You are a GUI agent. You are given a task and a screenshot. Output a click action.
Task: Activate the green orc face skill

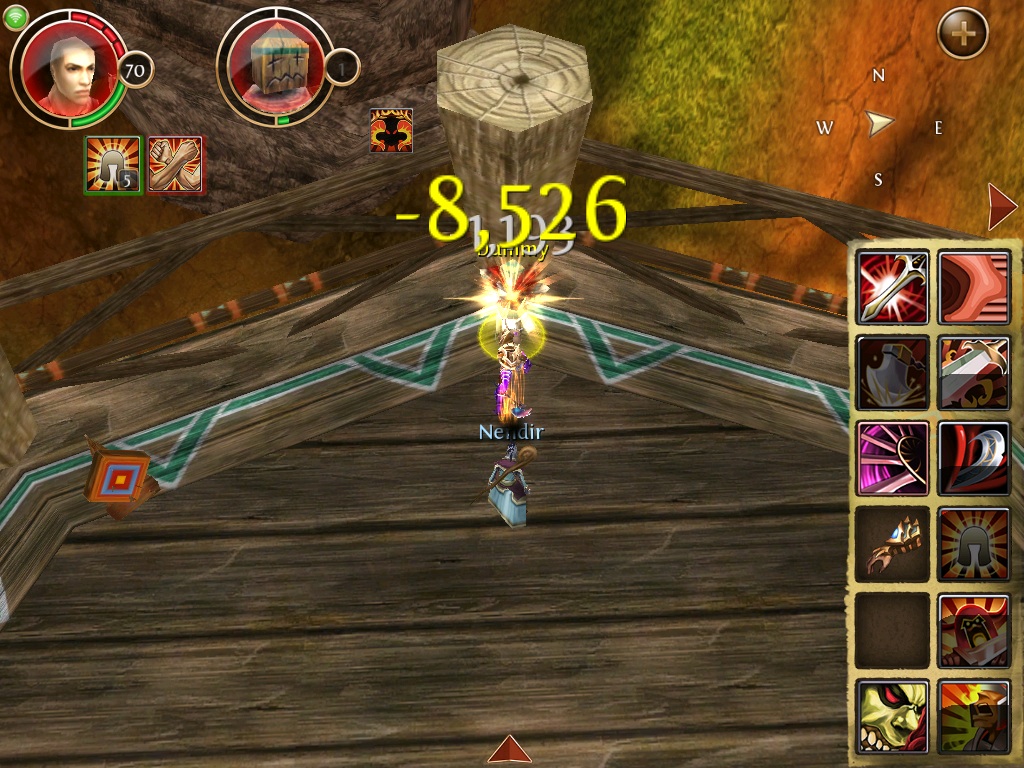(893, 716)
